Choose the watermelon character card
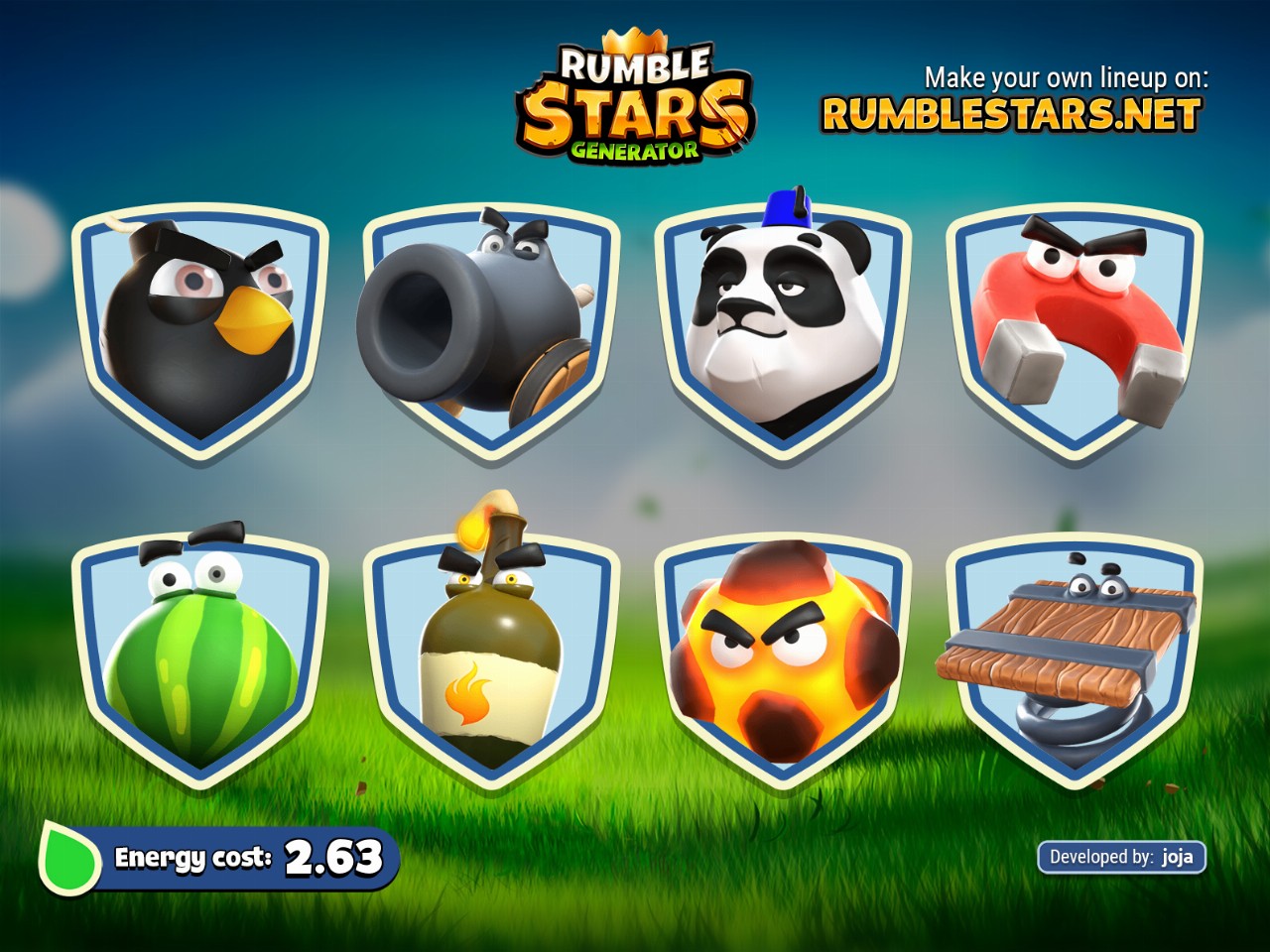The width and height of the screenshot is (1270, 952). [199, 659]
